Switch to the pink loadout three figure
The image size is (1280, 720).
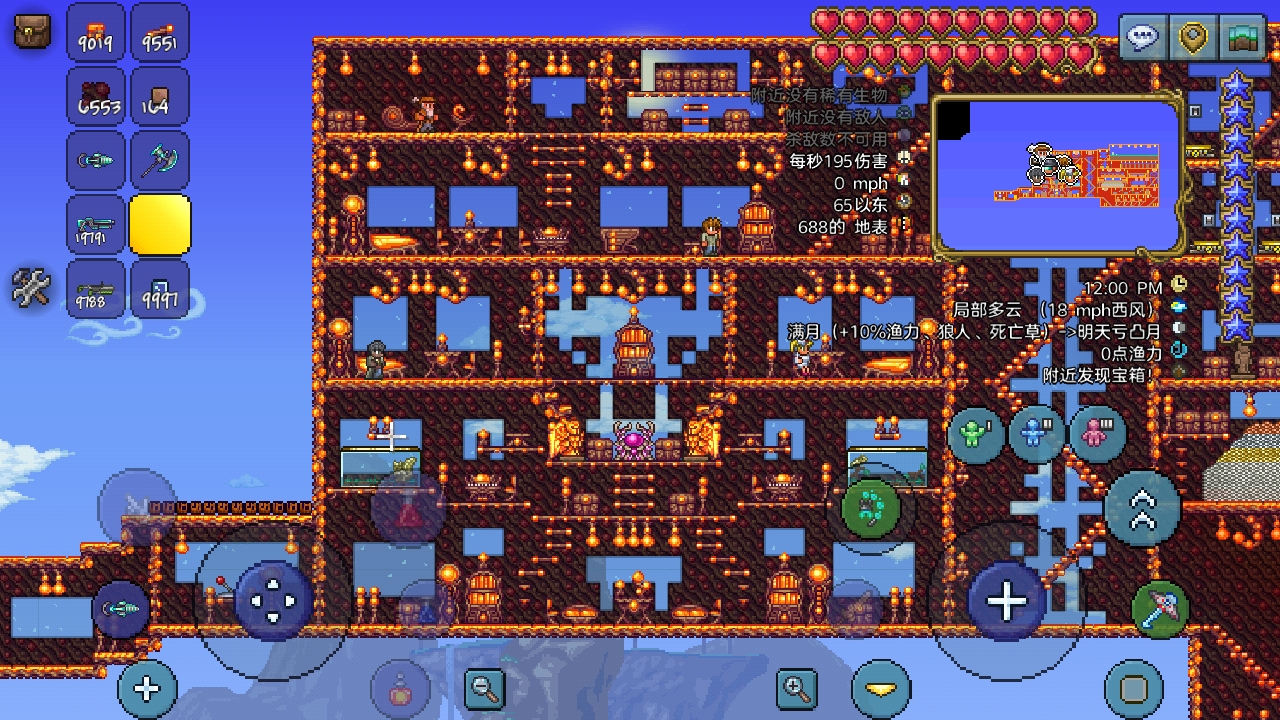pyautogui.click(x=1098, y=435)
